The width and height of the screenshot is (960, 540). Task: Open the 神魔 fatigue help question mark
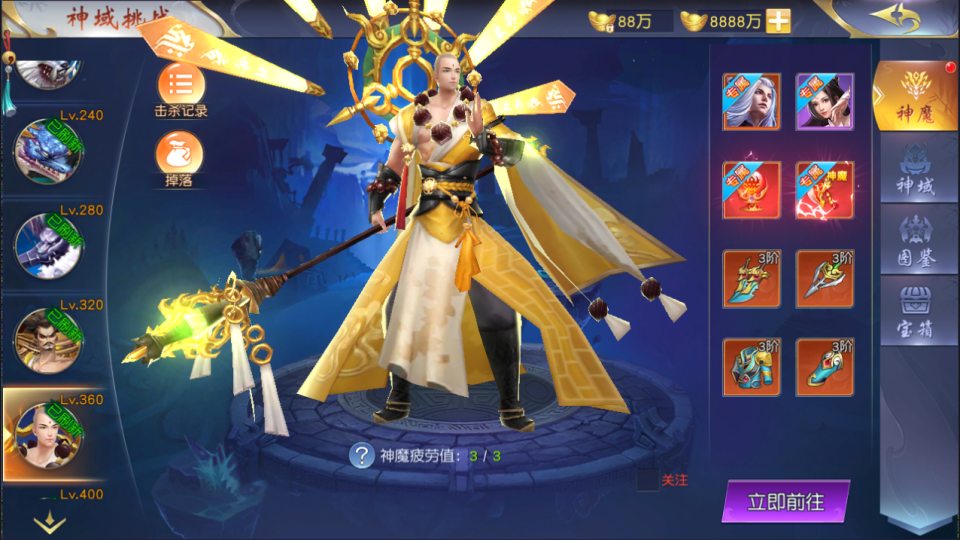tap(361, 456)
